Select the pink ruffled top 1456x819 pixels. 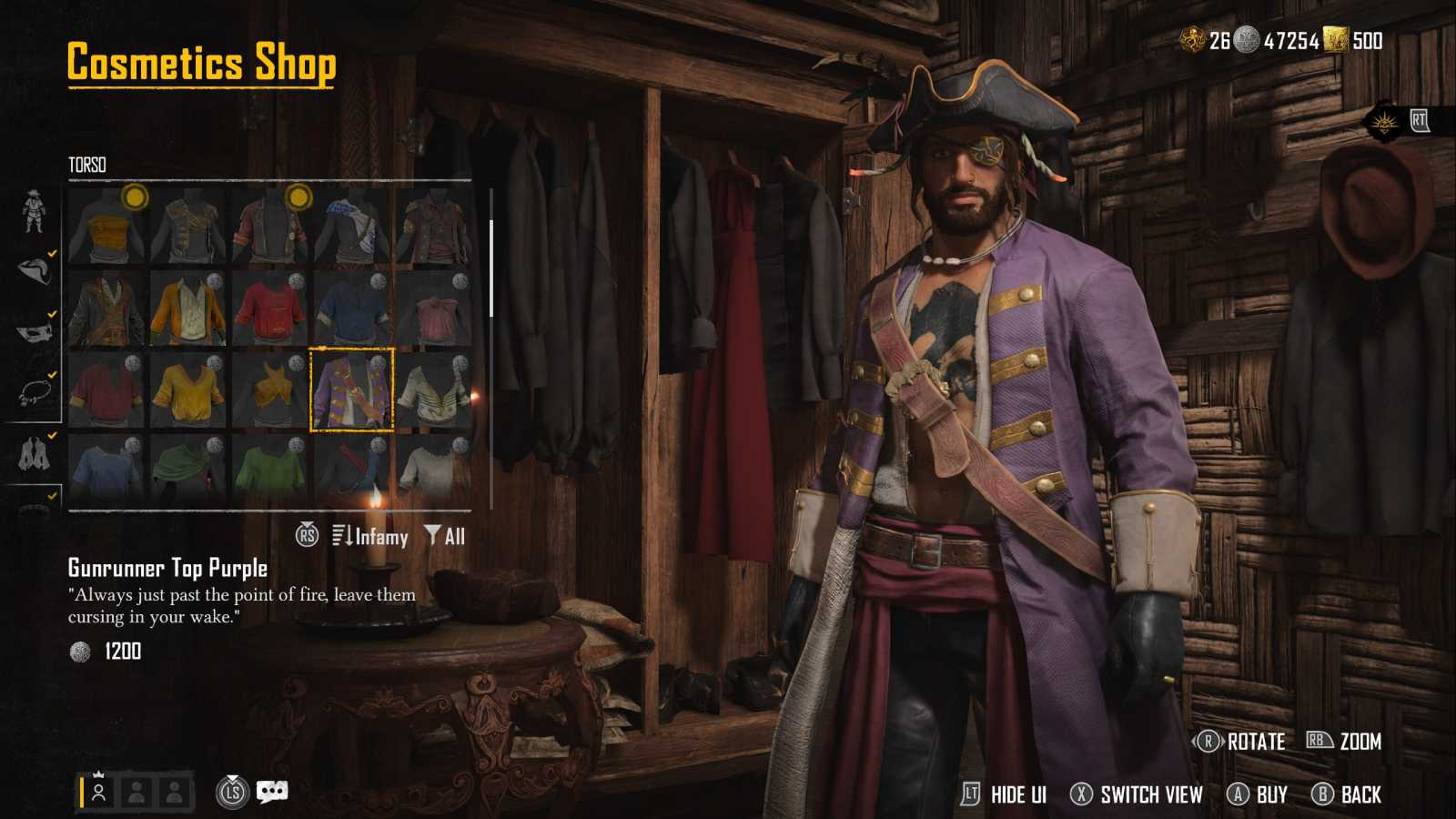(x=434, y=308)
